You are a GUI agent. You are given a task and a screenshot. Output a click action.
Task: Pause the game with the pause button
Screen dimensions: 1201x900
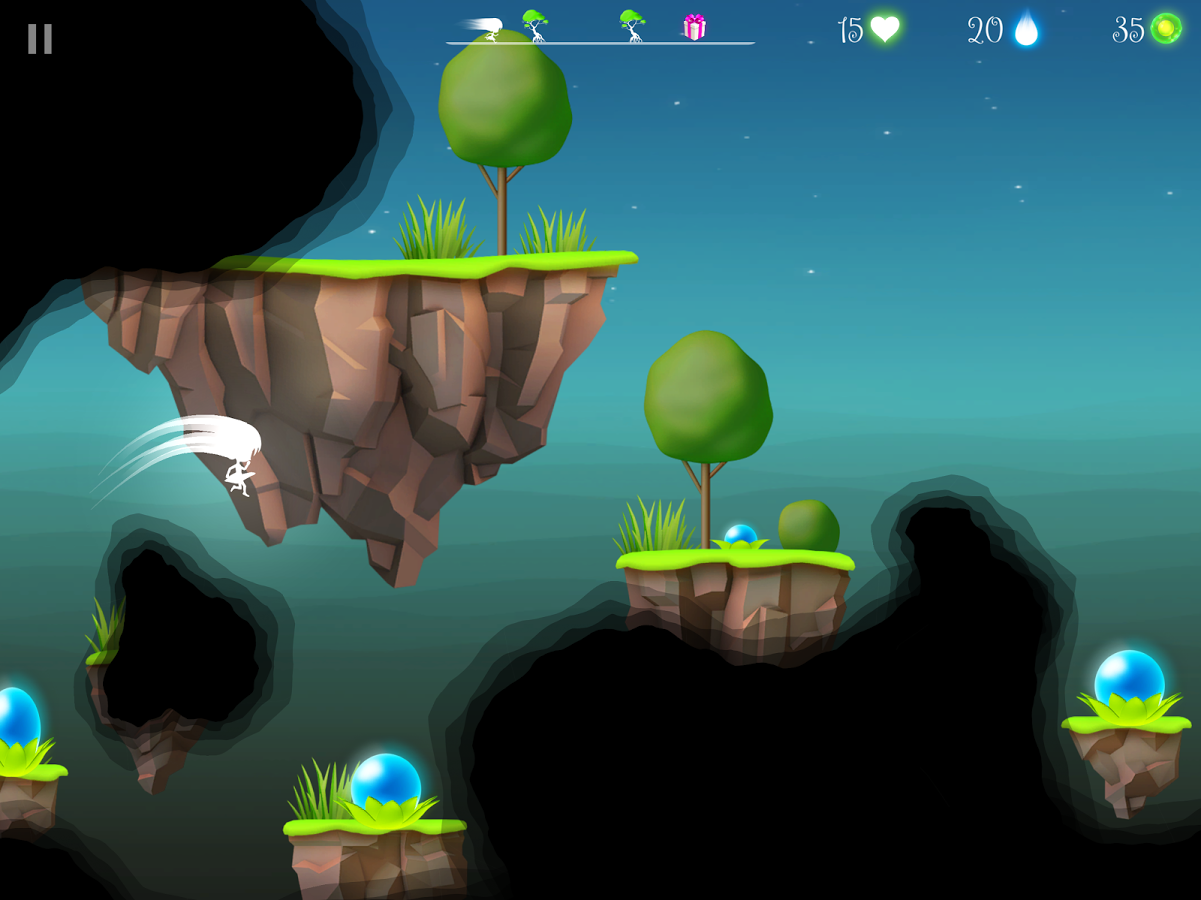tap(40, 39)
